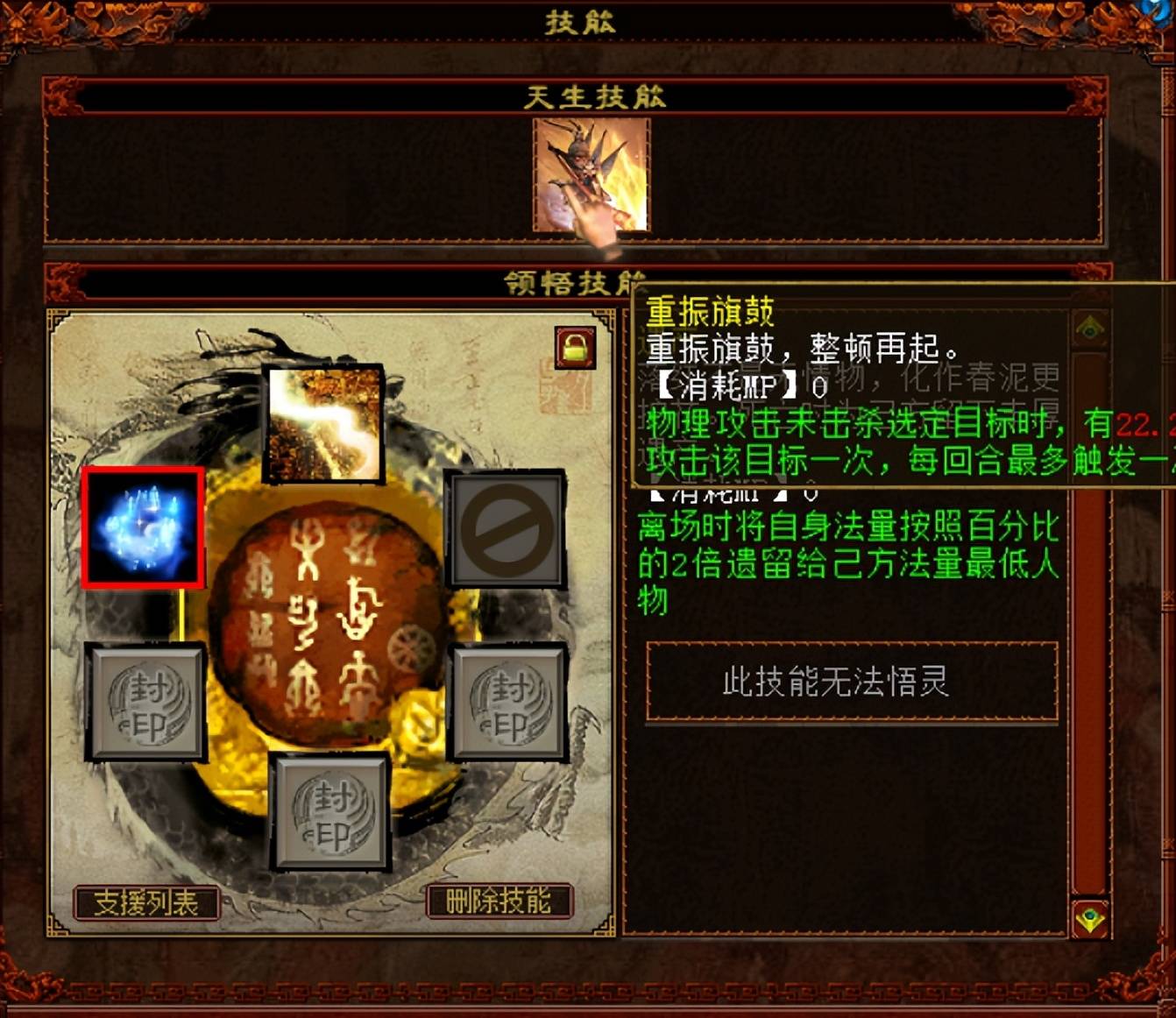
Task: Click the prohibited skill slot icon
Action: click(x=507, y=529)
